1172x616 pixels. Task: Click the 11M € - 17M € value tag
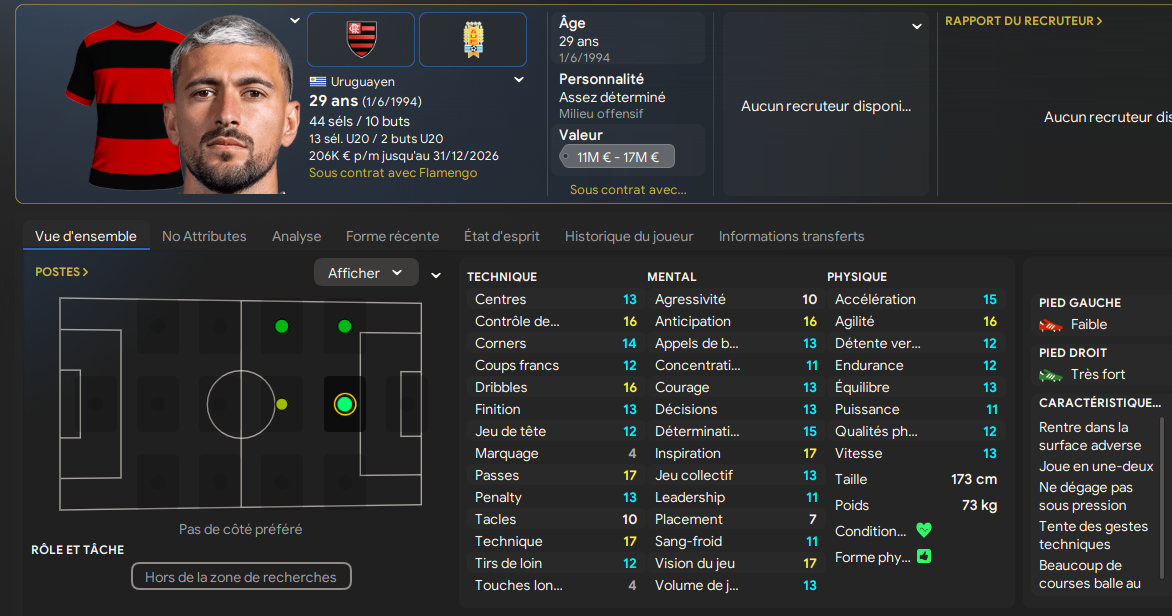(617, 157)
